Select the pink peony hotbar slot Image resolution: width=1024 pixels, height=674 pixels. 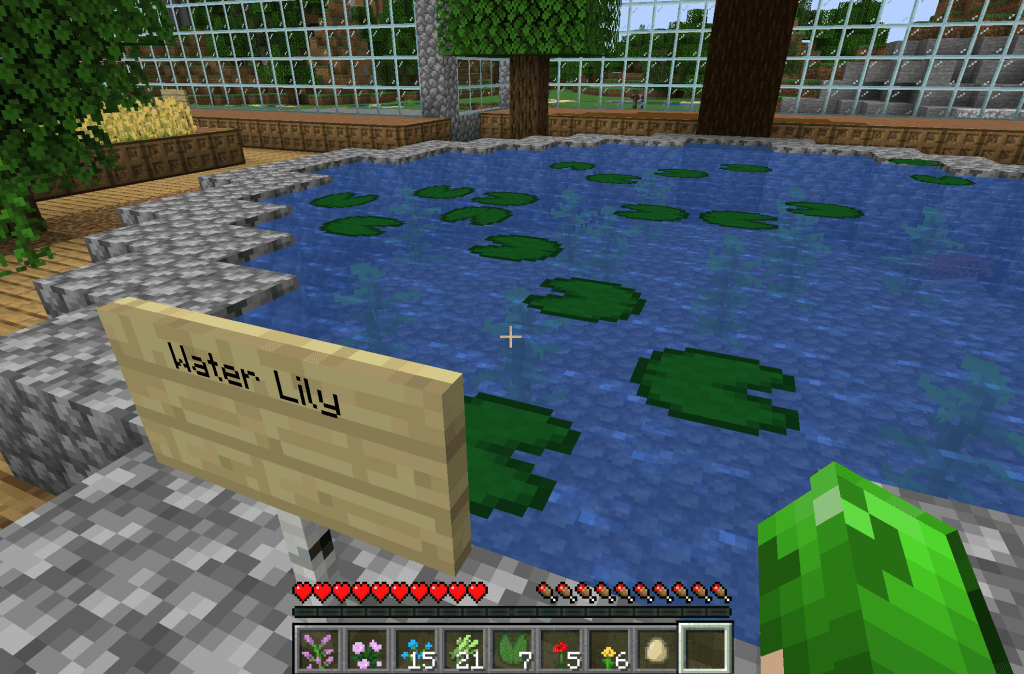click(367, 651)
